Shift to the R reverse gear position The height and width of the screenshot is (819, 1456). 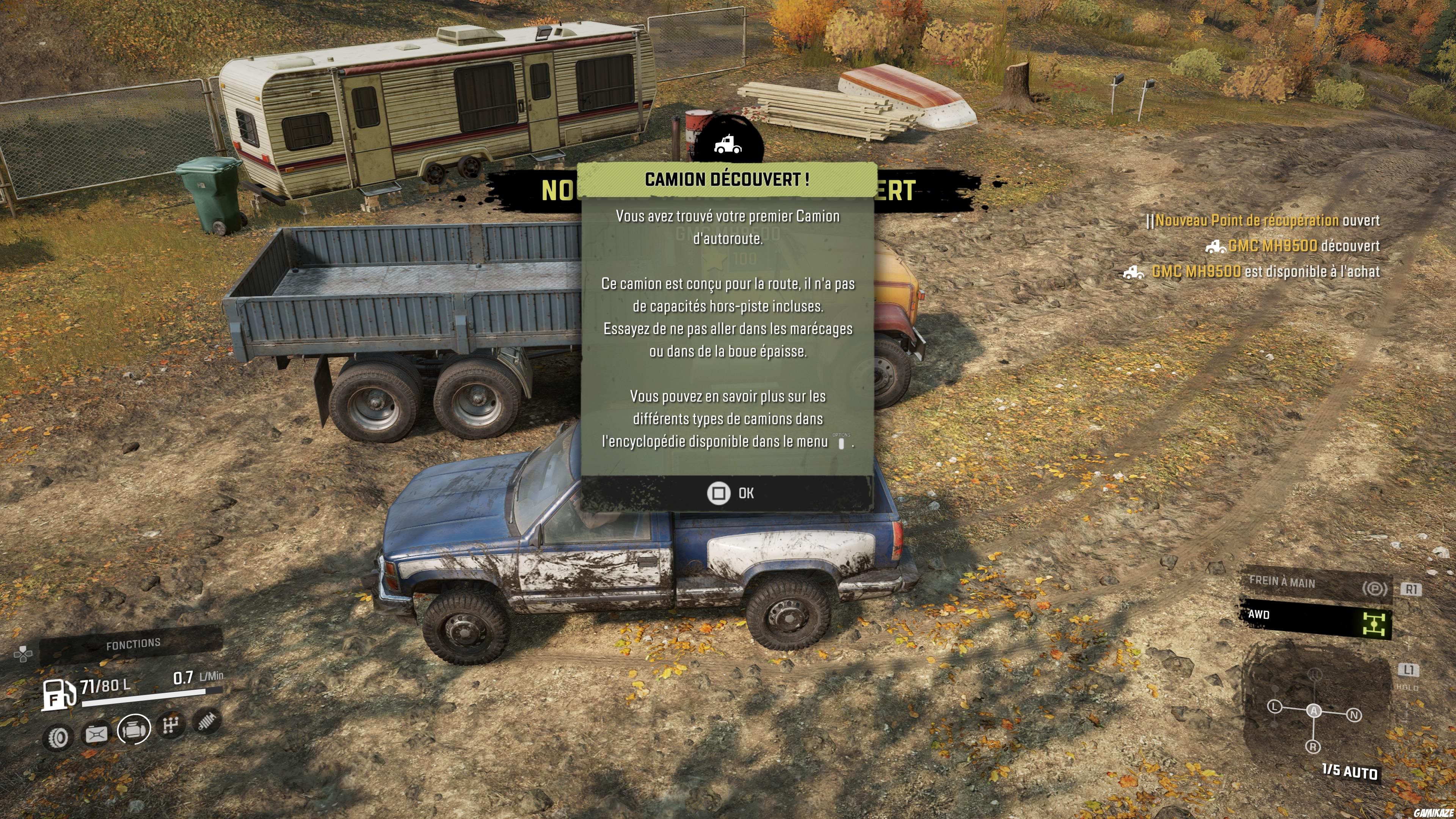[x=1313, y=747]
